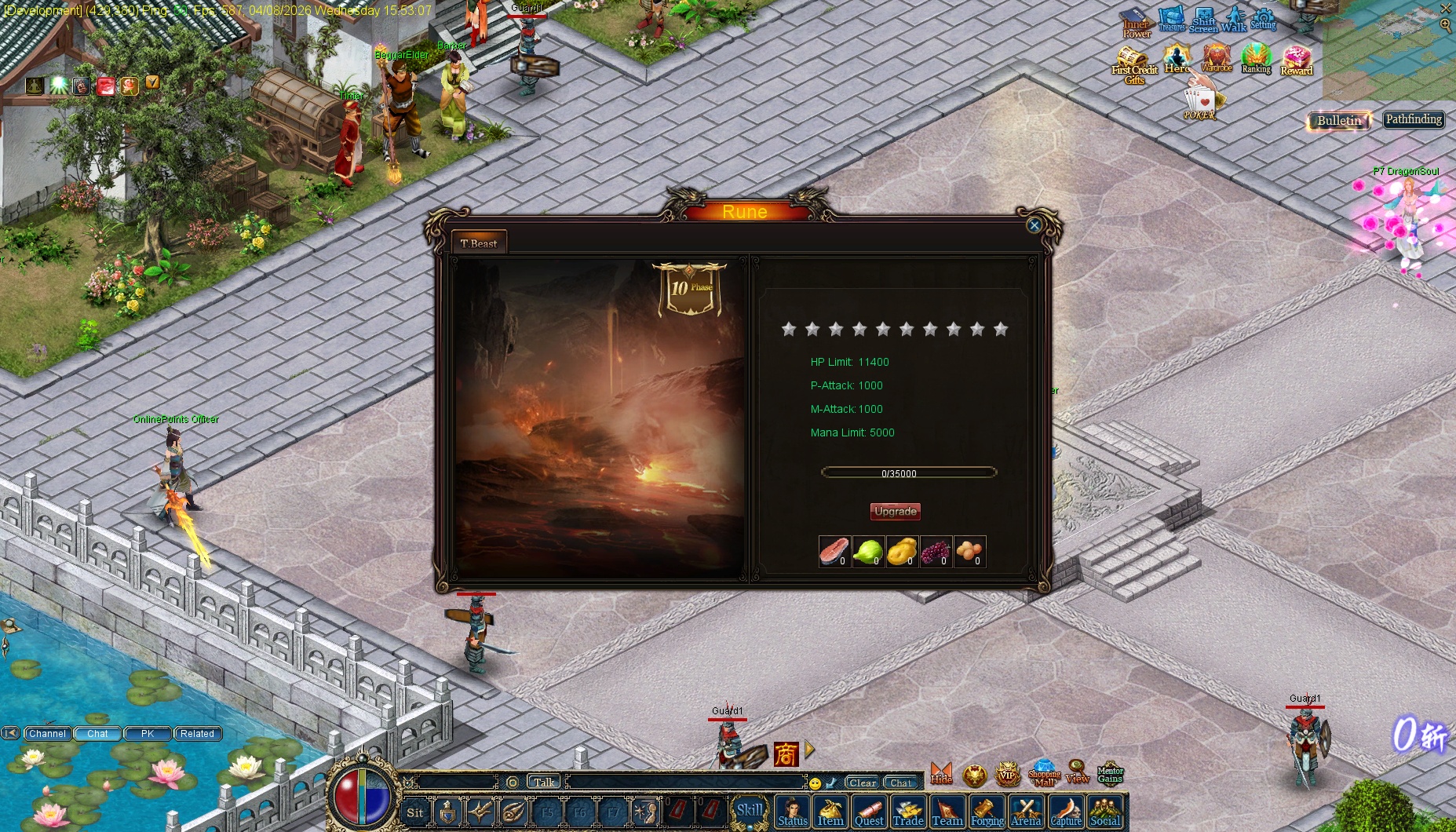Close the Rune window
Viewport: 1456px width, 832px height.
[1034, 225]
